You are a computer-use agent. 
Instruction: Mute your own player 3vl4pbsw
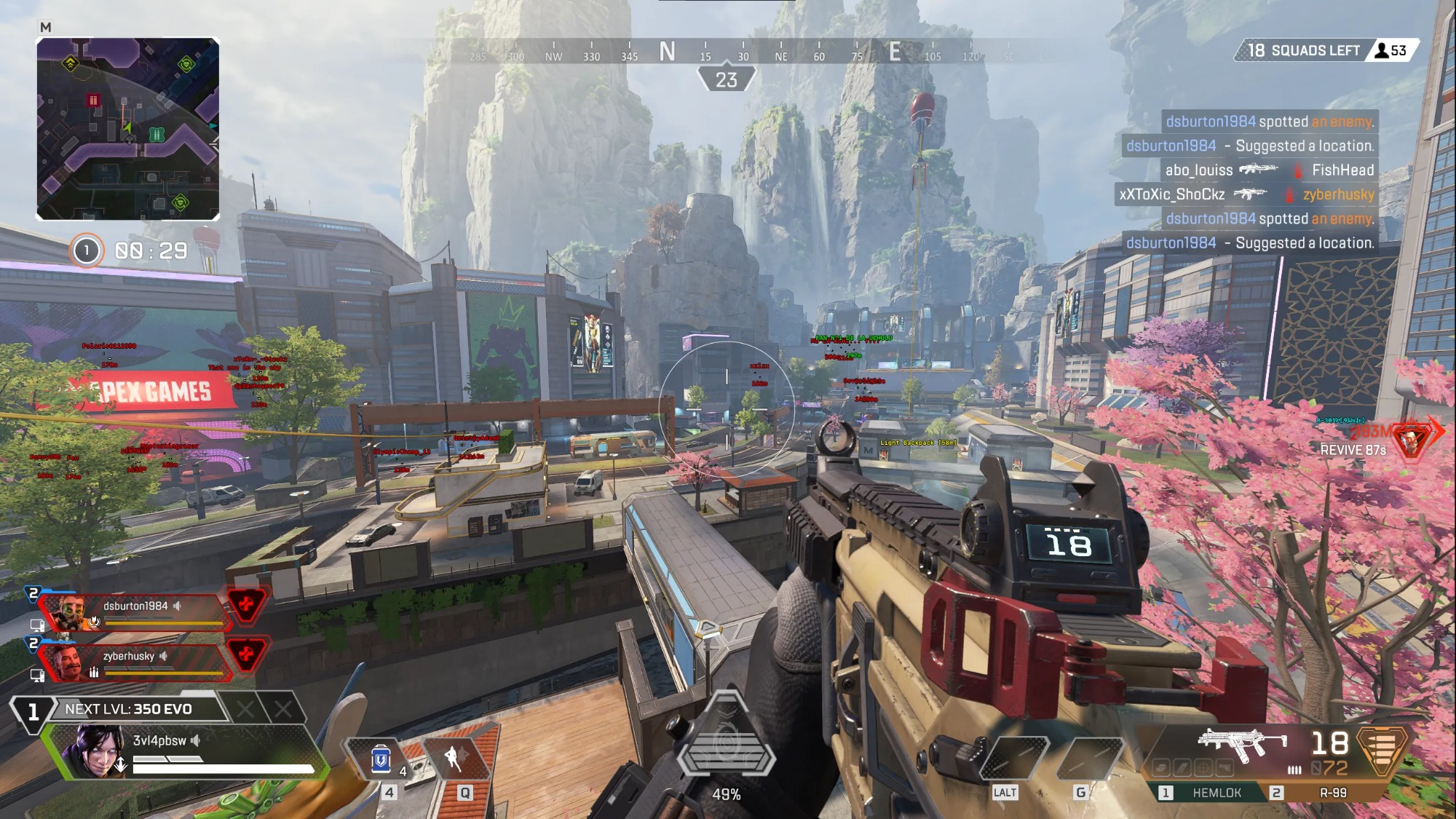pyautogui.click(x=194, y=740)
